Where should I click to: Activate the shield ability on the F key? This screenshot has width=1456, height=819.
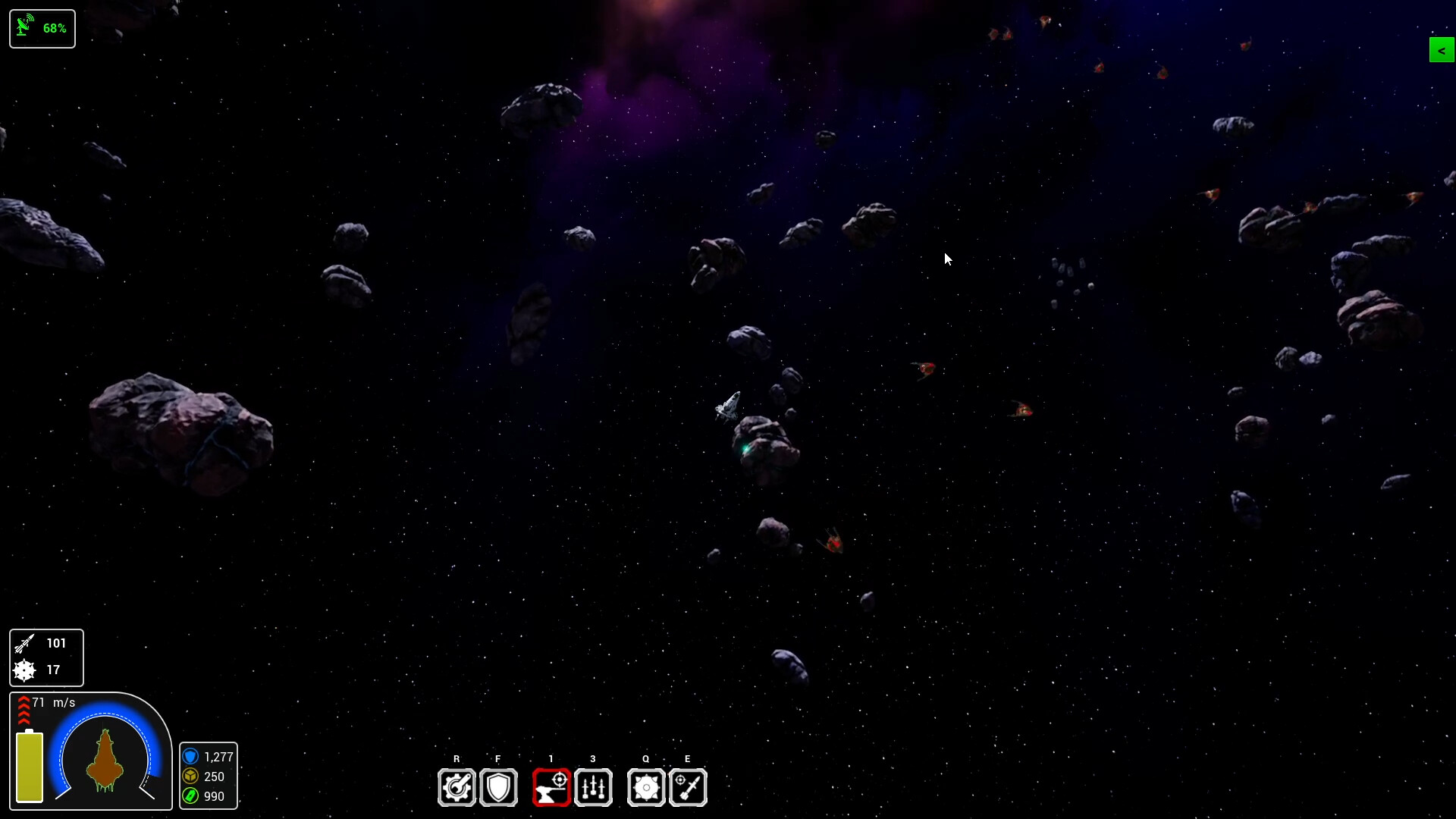tap(498, 788)
